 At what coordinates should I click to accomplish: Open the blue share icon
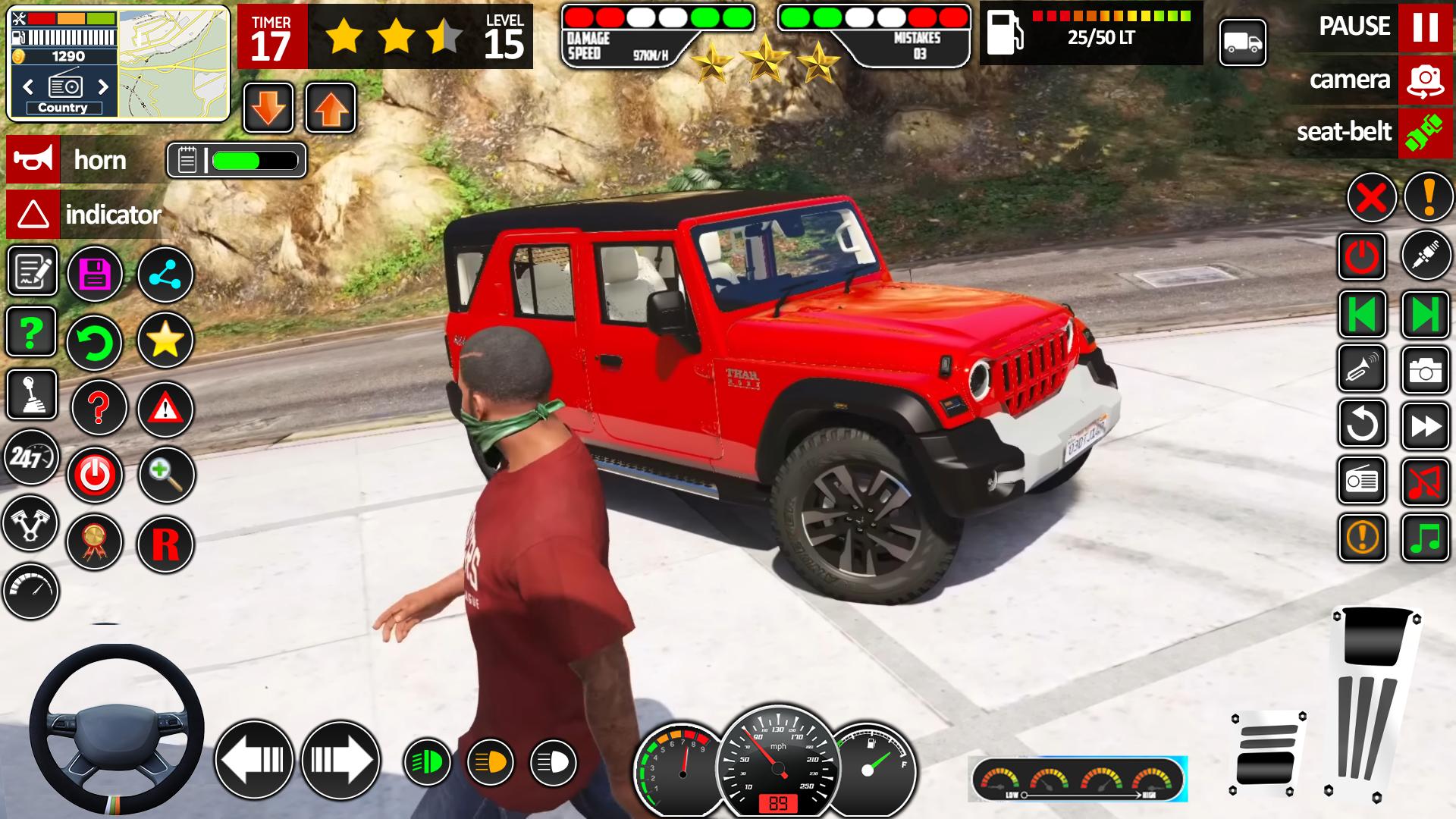coord(165,274)
